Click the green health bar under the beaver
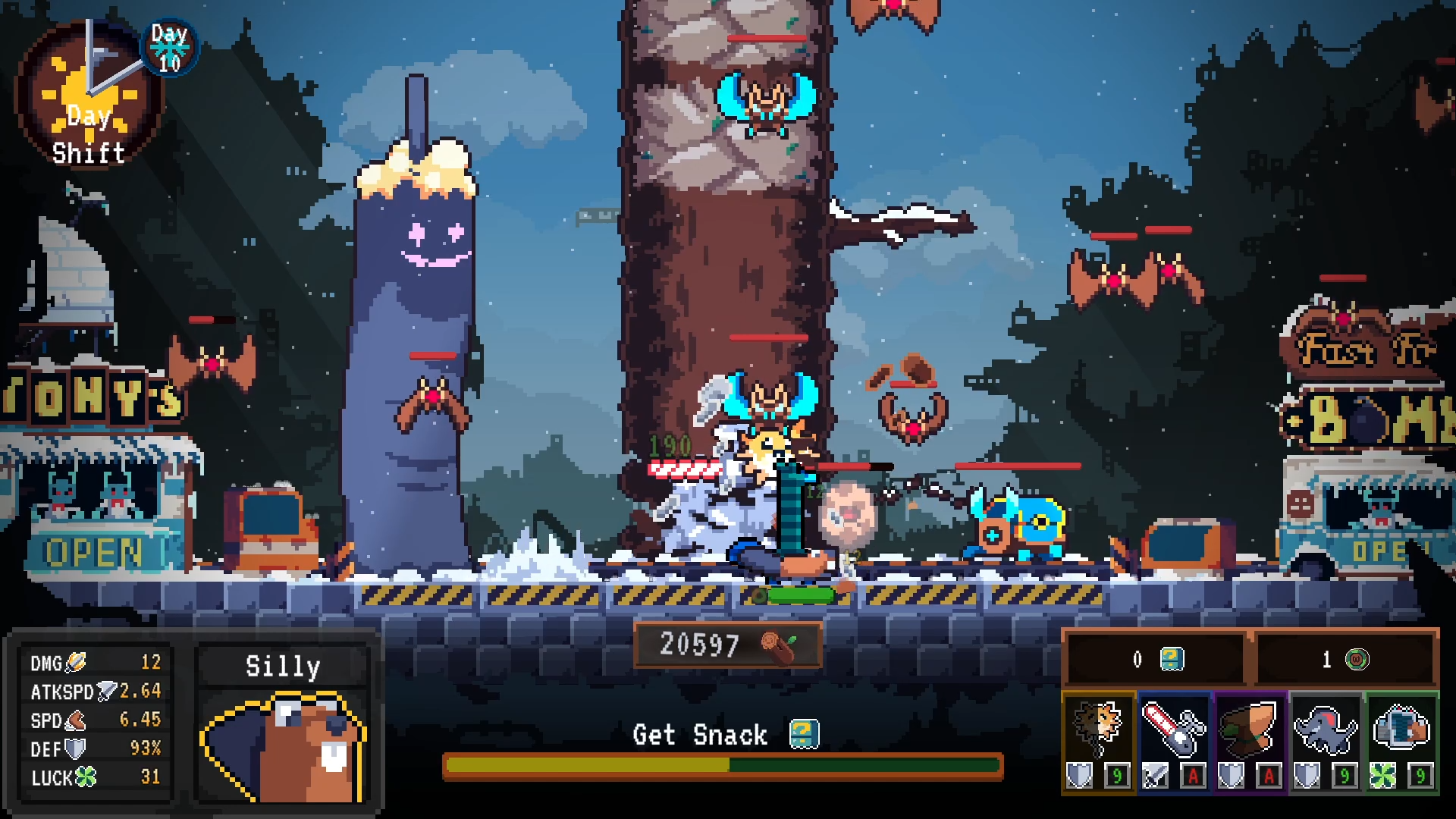The image size is (1456, 819). click(801, 596)
